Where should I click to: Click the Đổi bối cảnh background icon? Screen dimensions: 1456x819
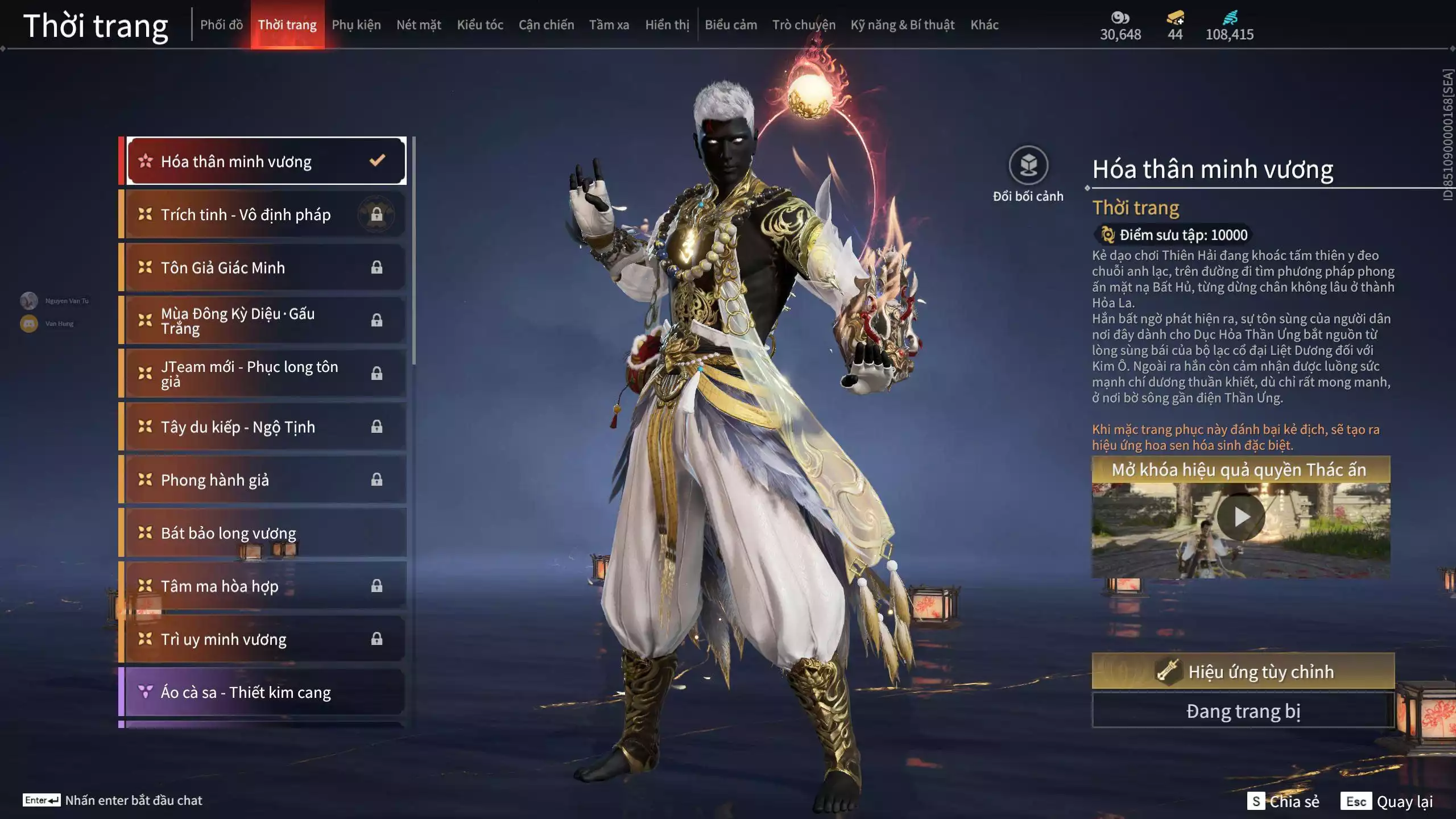coord(1028,166)
